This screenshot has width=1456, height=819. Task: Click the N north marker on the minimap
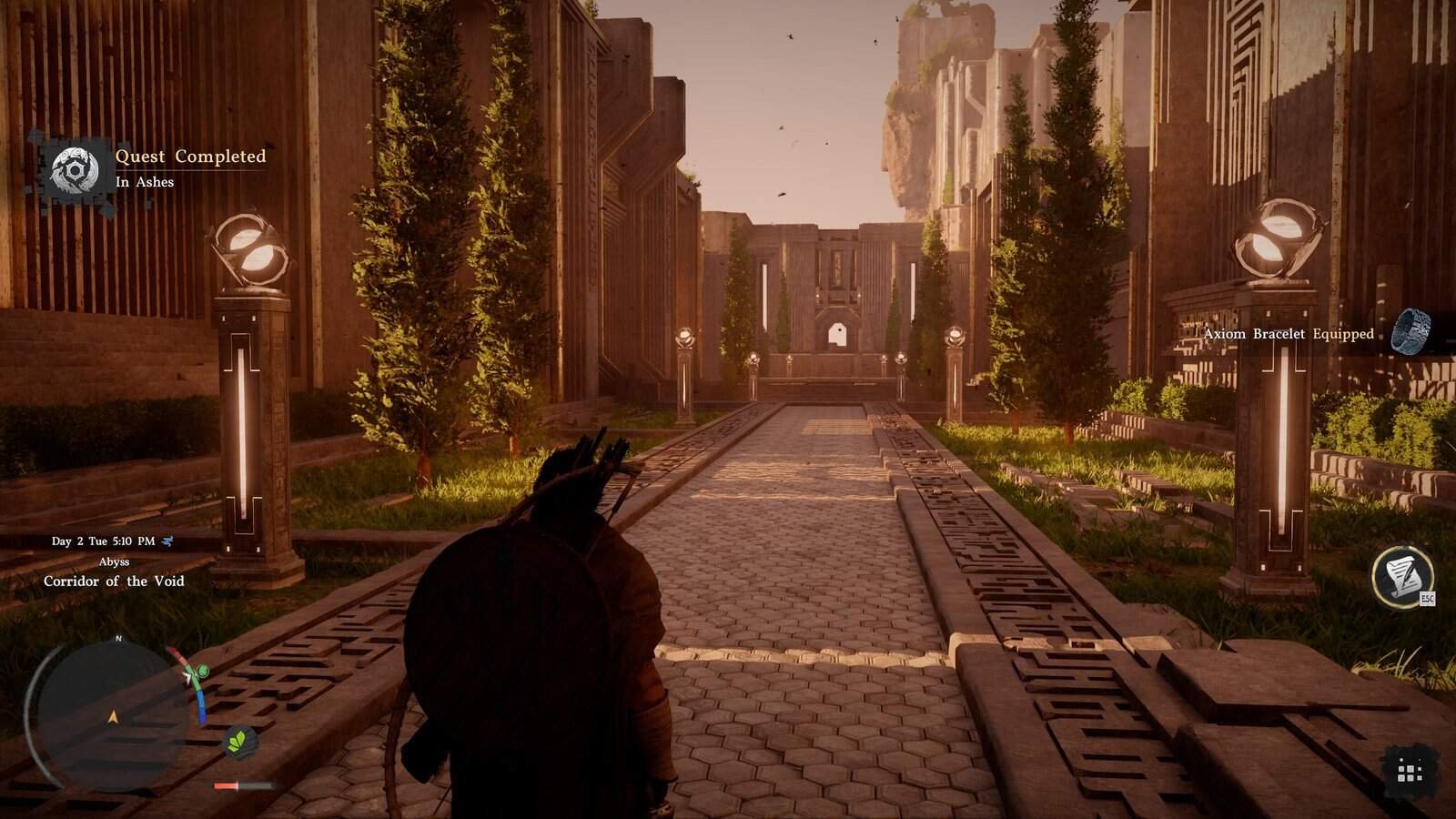pos(118,639)
